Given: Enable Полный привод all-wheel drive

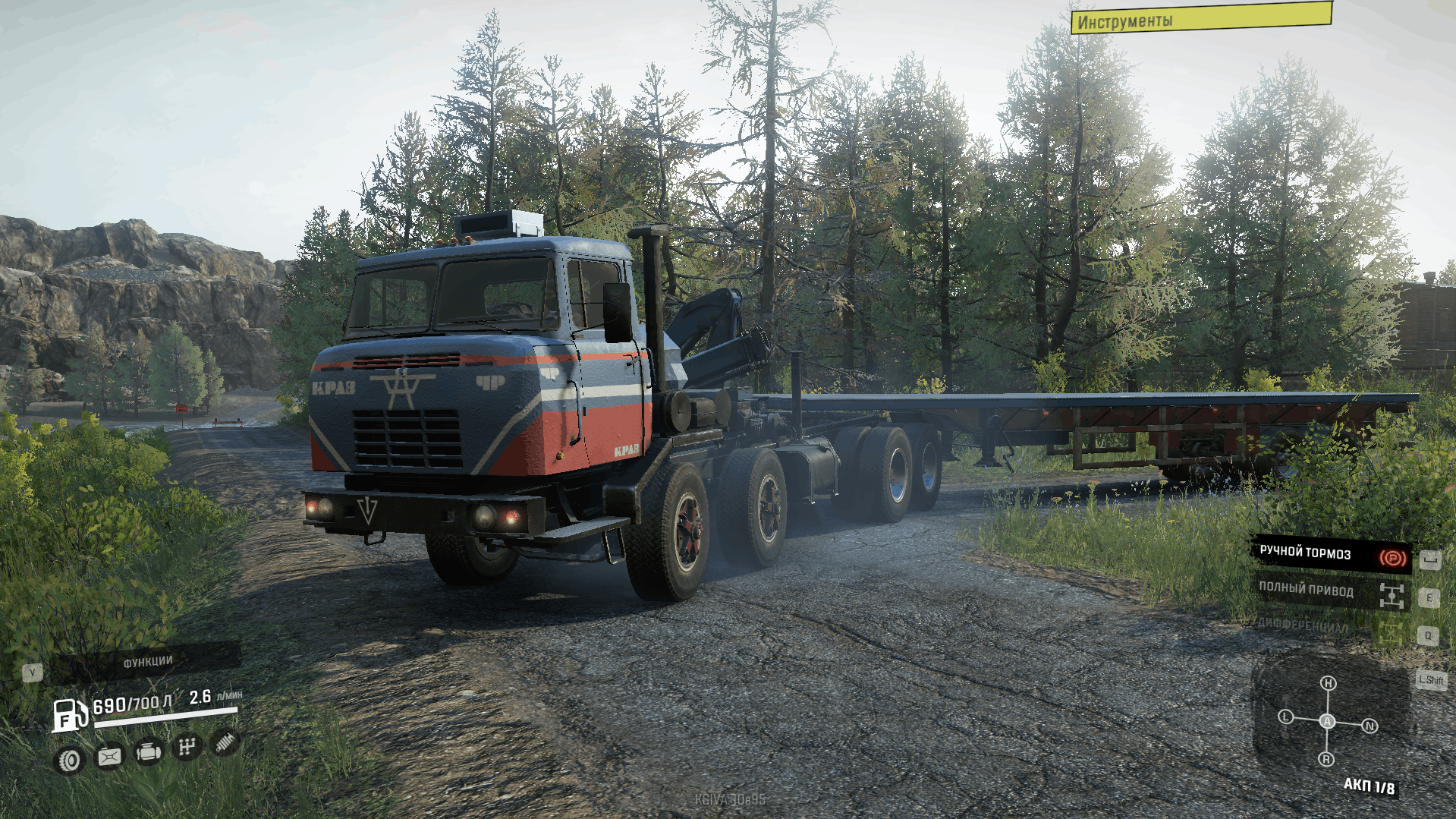Looking at the screenshot, I should [1330, 592].
